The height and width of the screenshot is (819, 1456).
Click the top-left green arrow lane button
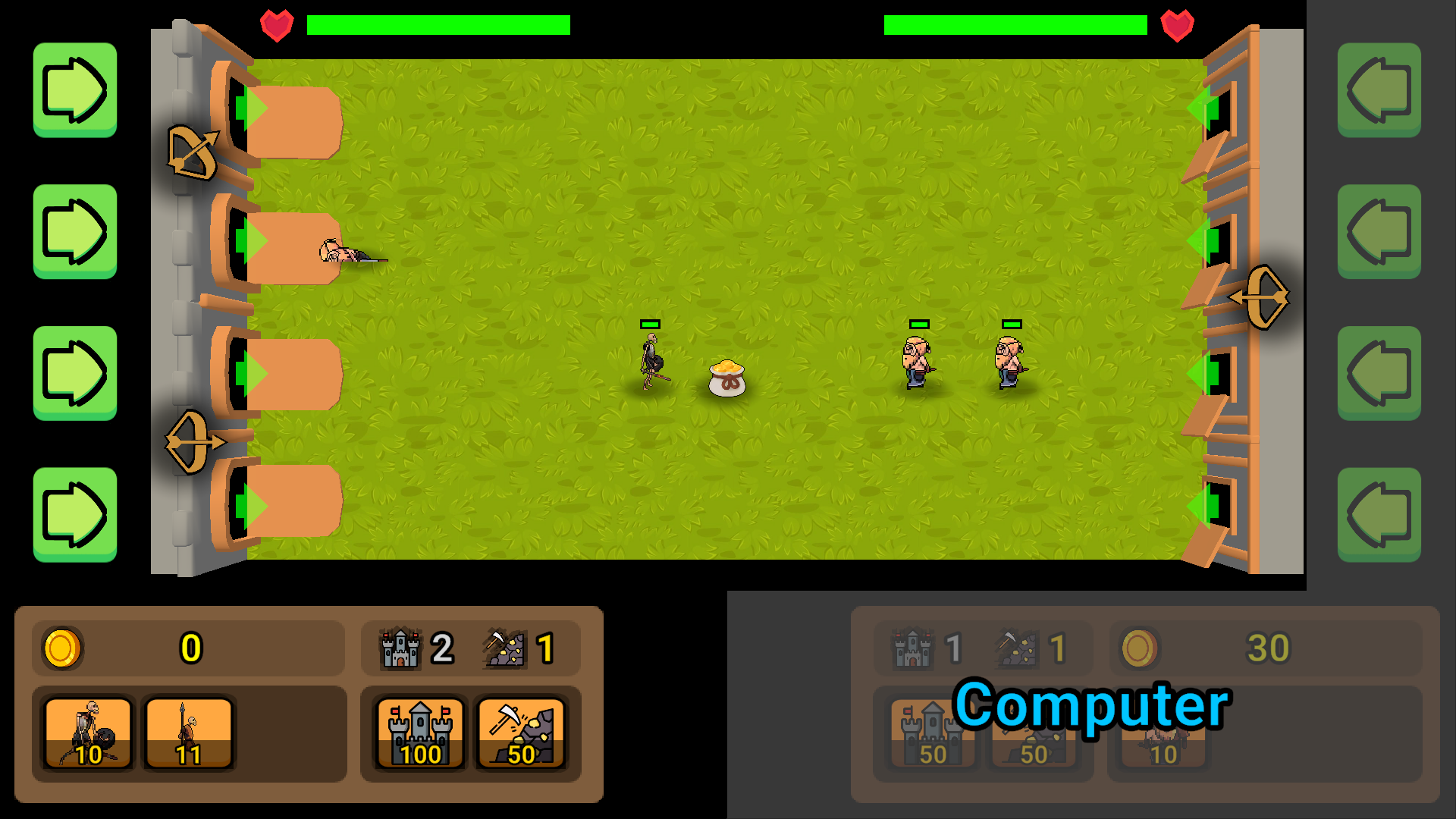[75, 90]
